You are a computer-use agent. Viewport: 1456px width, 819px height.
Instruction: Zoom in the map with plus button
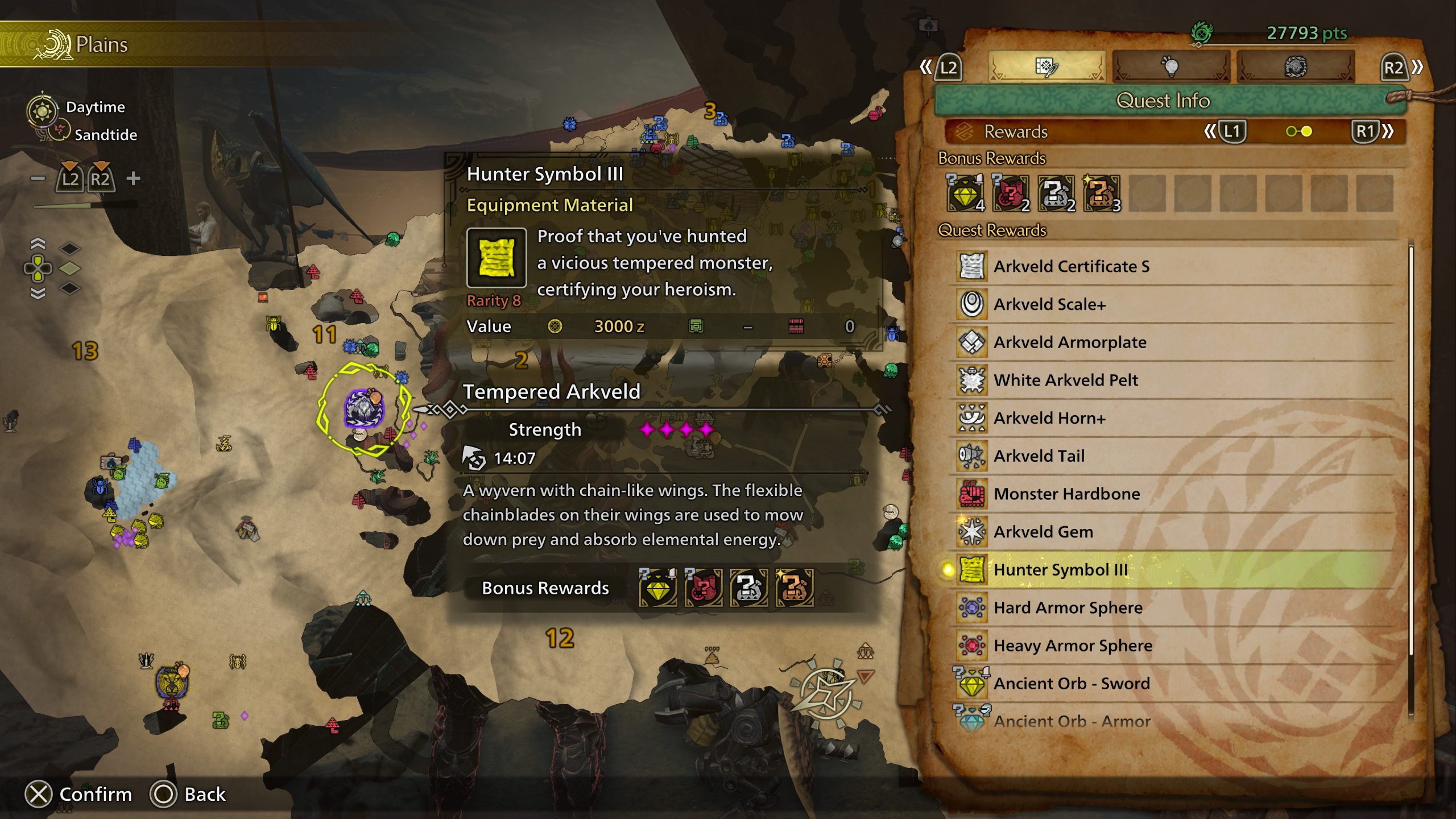point(134,179)
